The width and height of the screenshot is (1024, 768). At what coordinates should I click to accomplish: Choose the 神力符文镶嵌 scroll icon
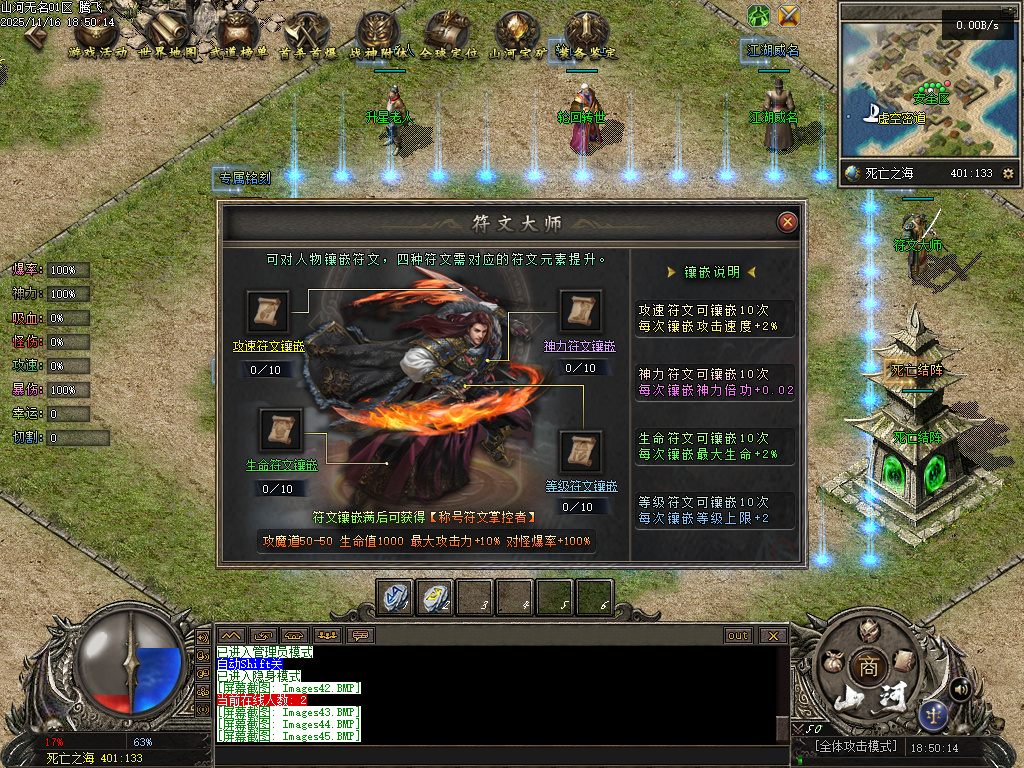580,312
